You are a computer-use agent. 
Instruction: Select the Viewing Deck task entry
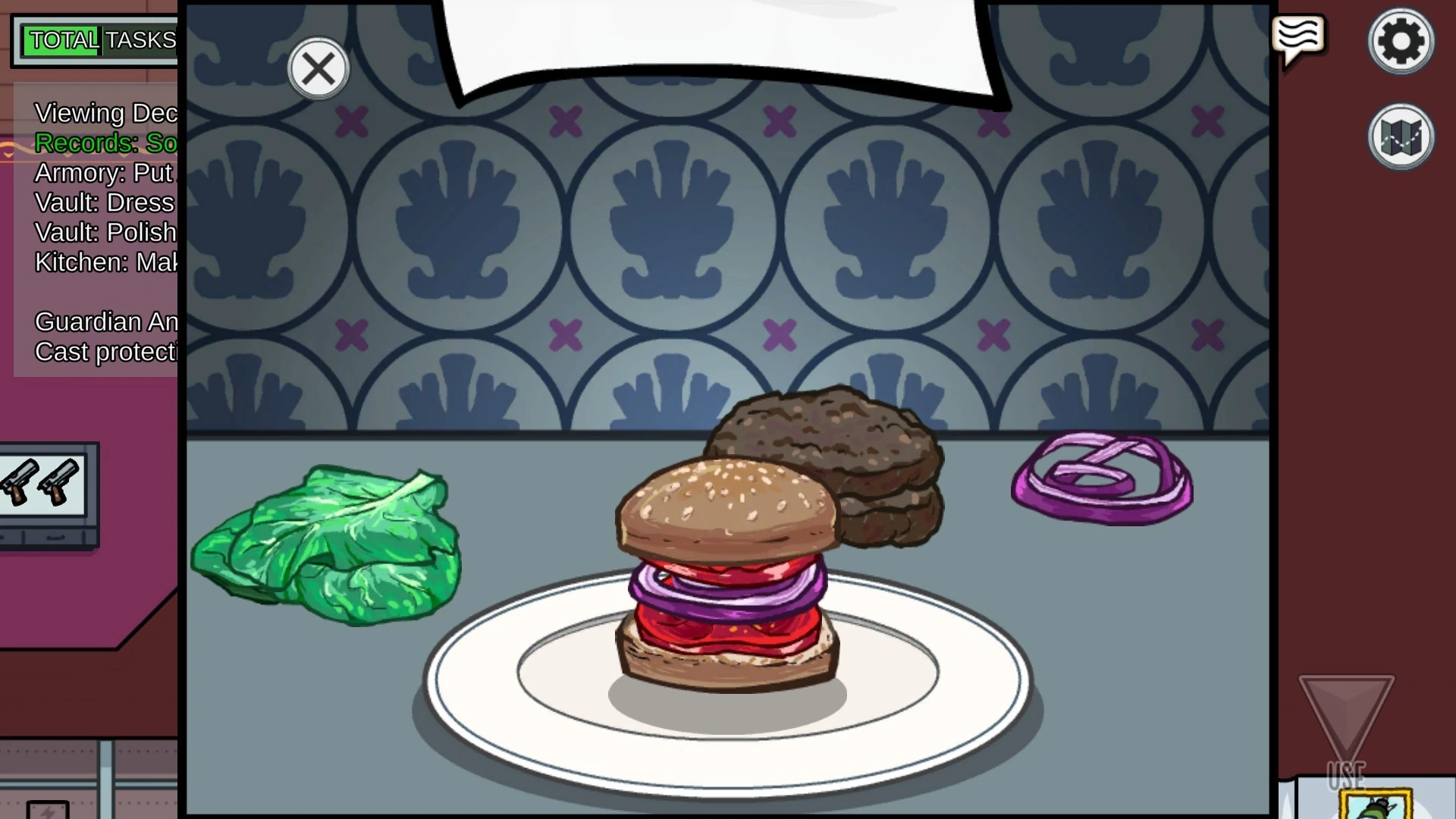click(106, 113)
